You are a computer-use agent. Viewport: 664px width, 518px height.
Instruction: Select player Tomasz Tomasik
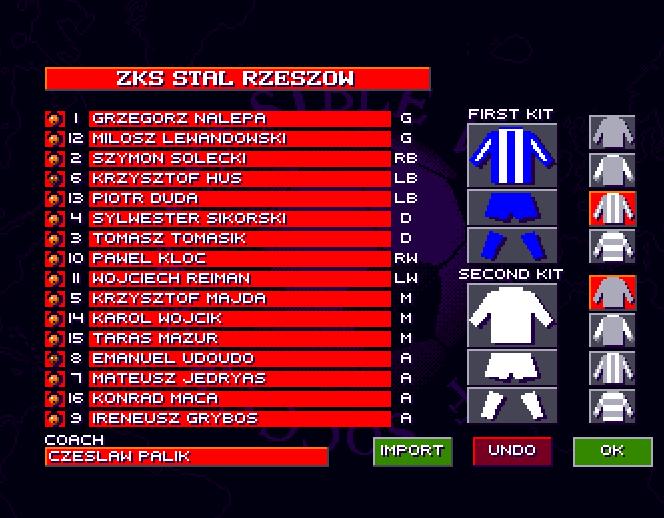pos(239,238)
